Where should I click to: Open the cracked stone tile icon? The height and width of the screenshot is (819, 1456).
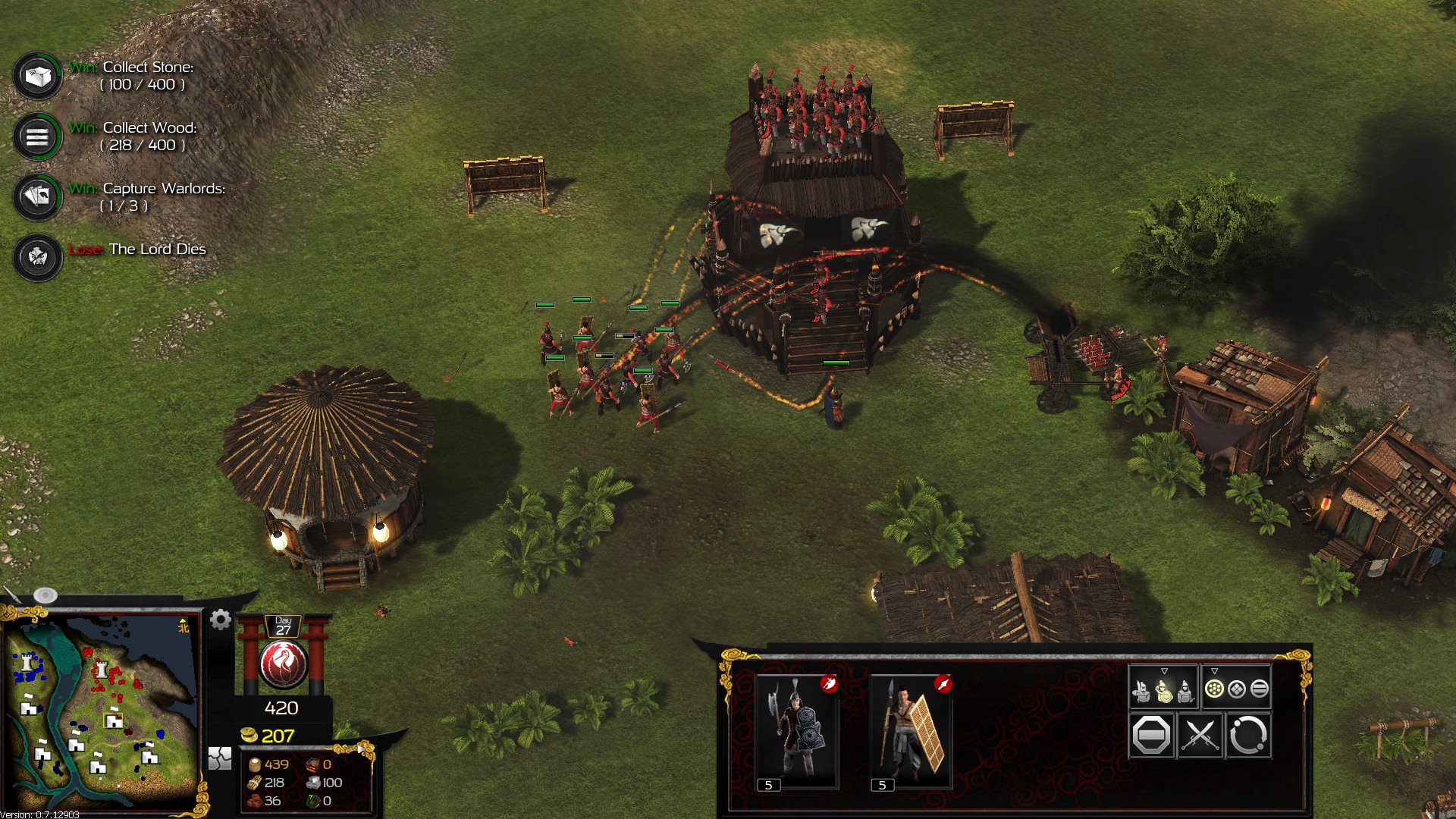click(220, 758)
